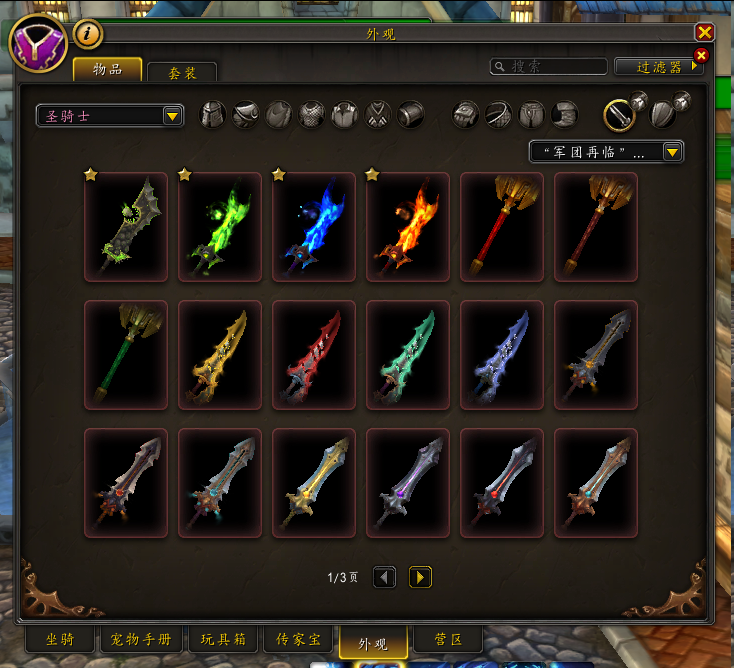Viewport: 734px width, 668px height.
Task: Click the round info button
Action: 88,34
